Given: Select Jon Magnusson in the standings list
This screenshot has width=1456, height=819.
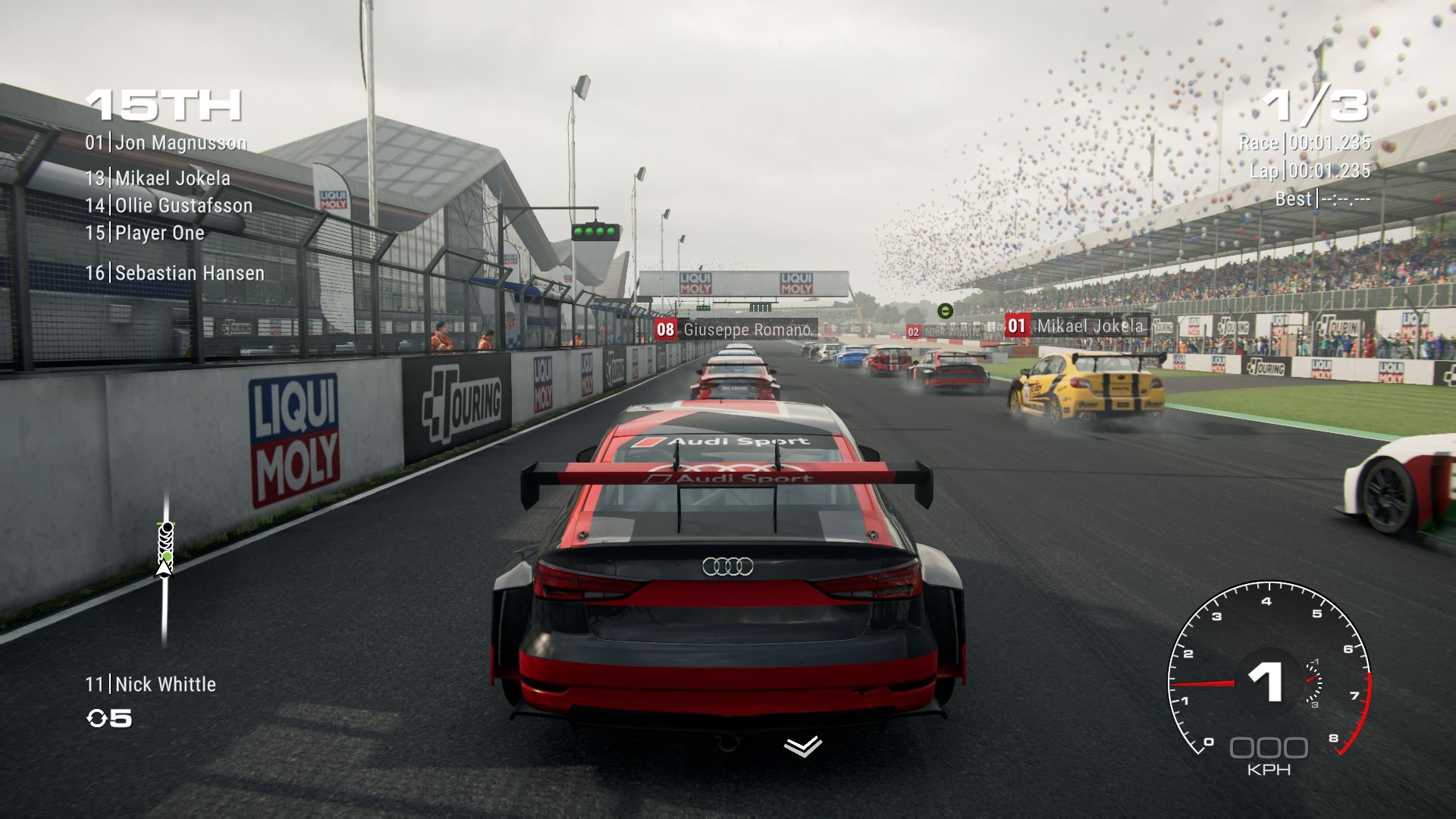Looking at the screenshot, I should [166, 143].
